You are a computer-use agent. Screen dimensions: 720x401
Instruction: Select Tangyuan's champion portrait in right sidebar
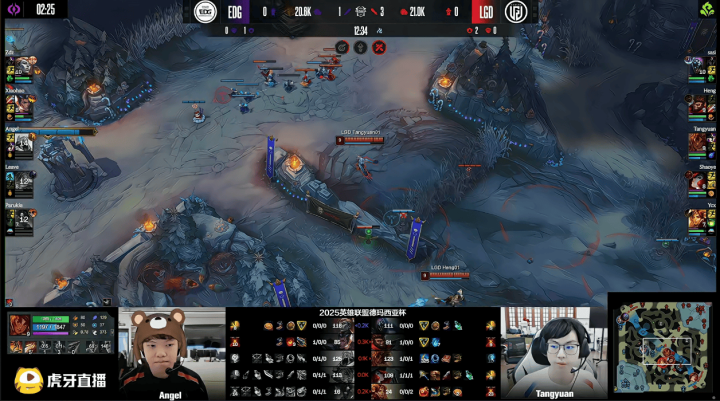(697, 145)
